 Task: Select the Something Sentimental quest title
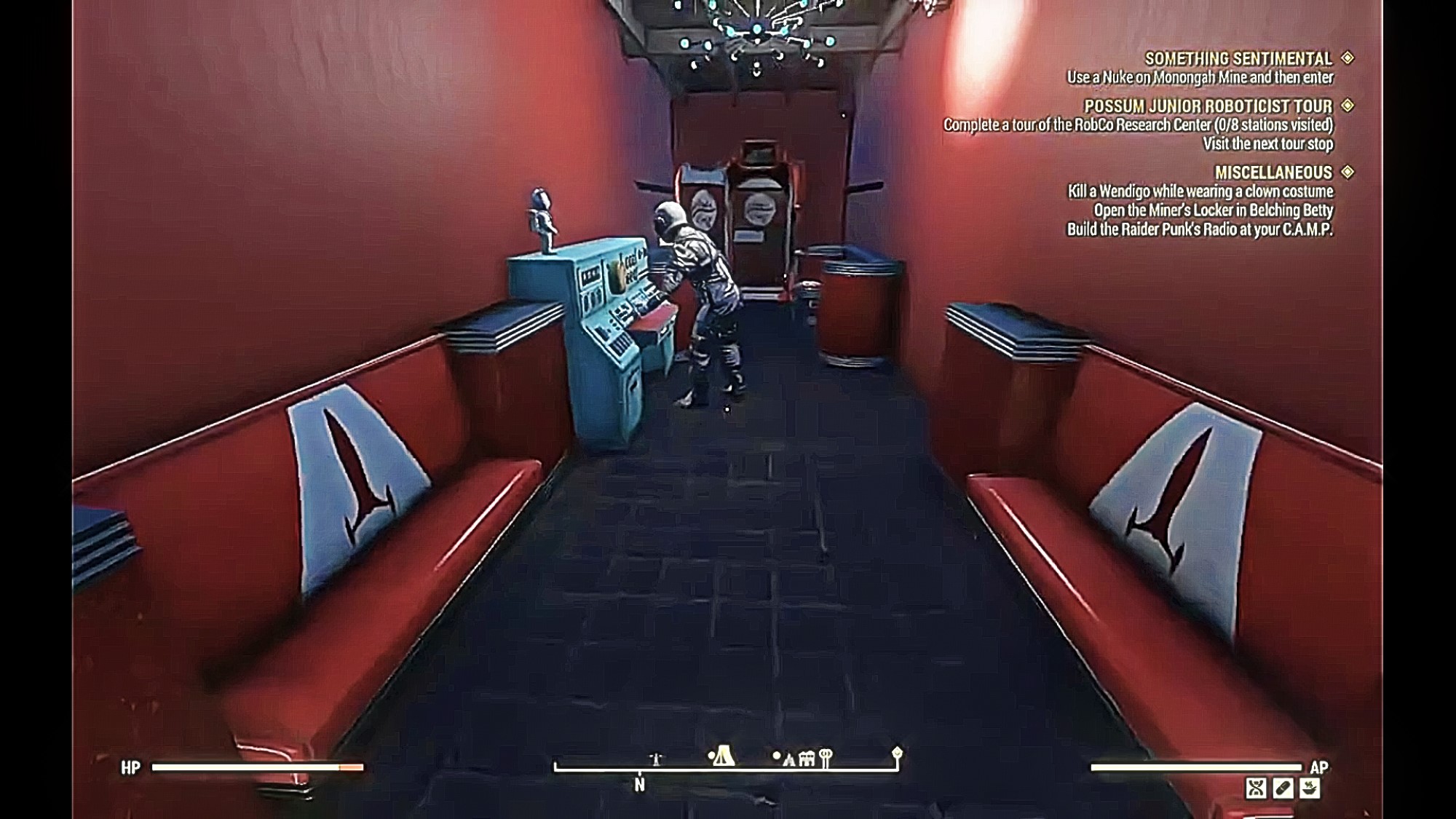pyautogui.click(x=1238, y=58)
